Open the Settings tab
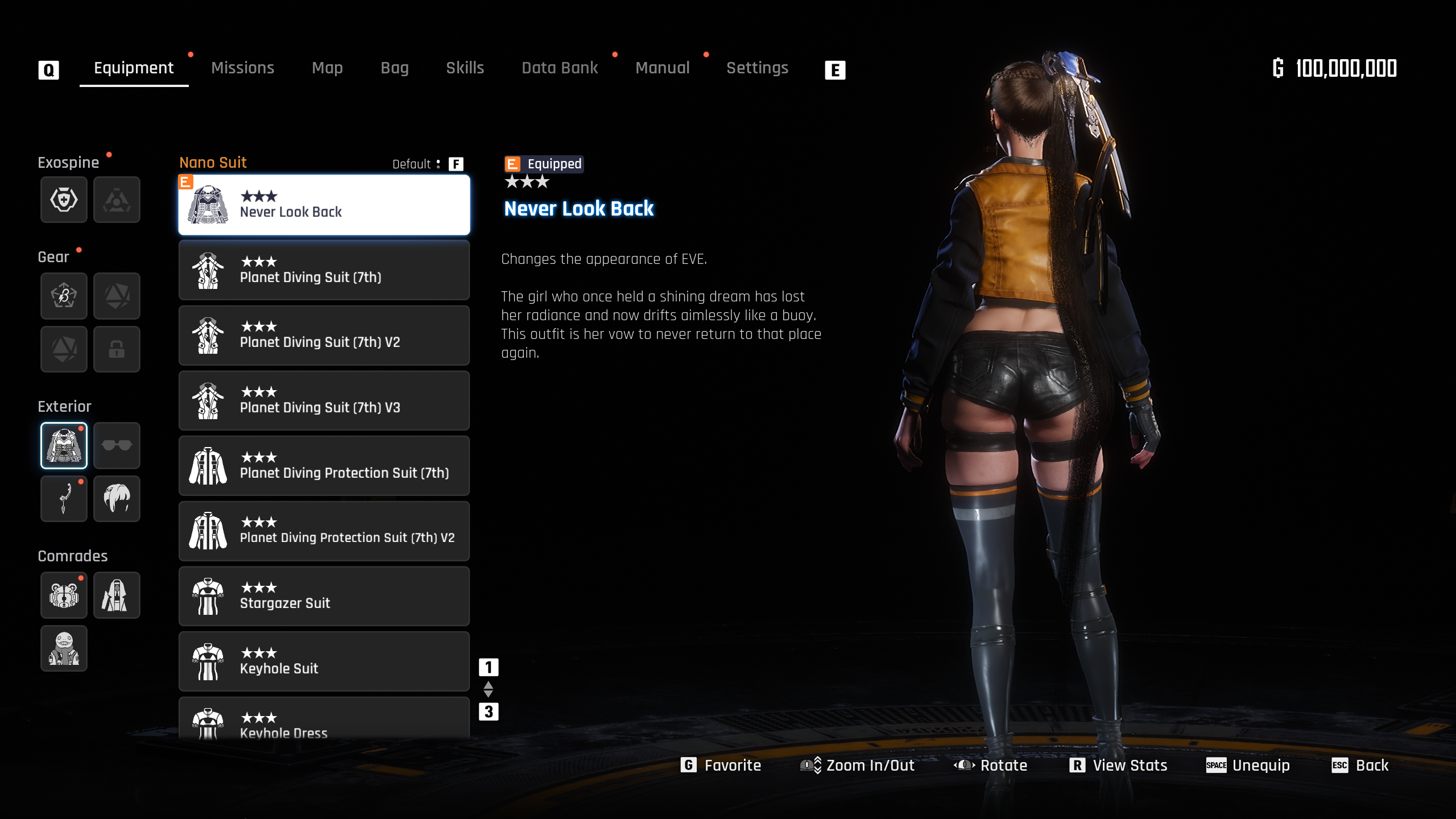Viewport: 1456px width, 819px height. (757, 68)
